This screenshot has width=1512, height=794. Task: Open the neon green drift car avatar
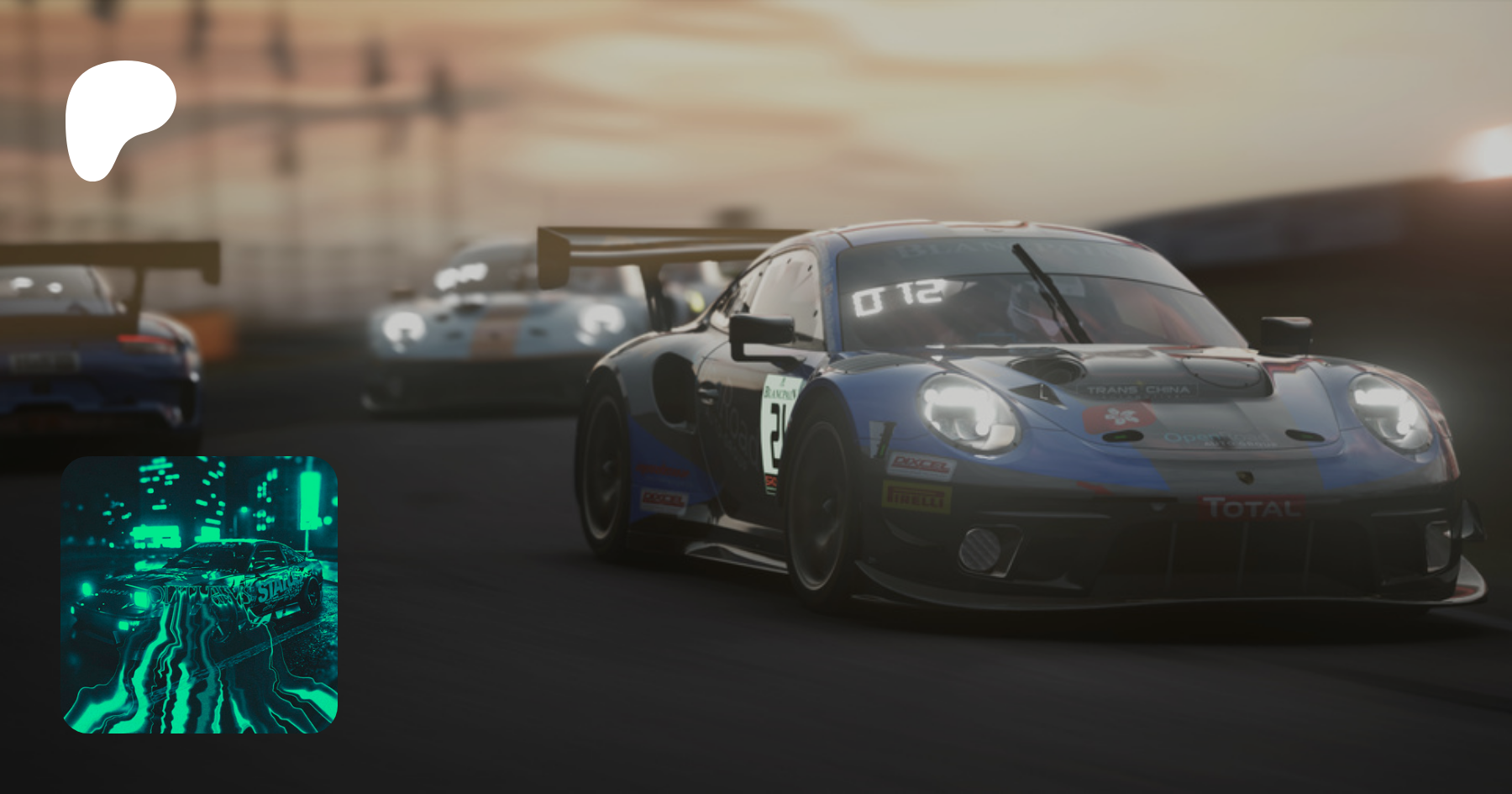pos(199,594)
